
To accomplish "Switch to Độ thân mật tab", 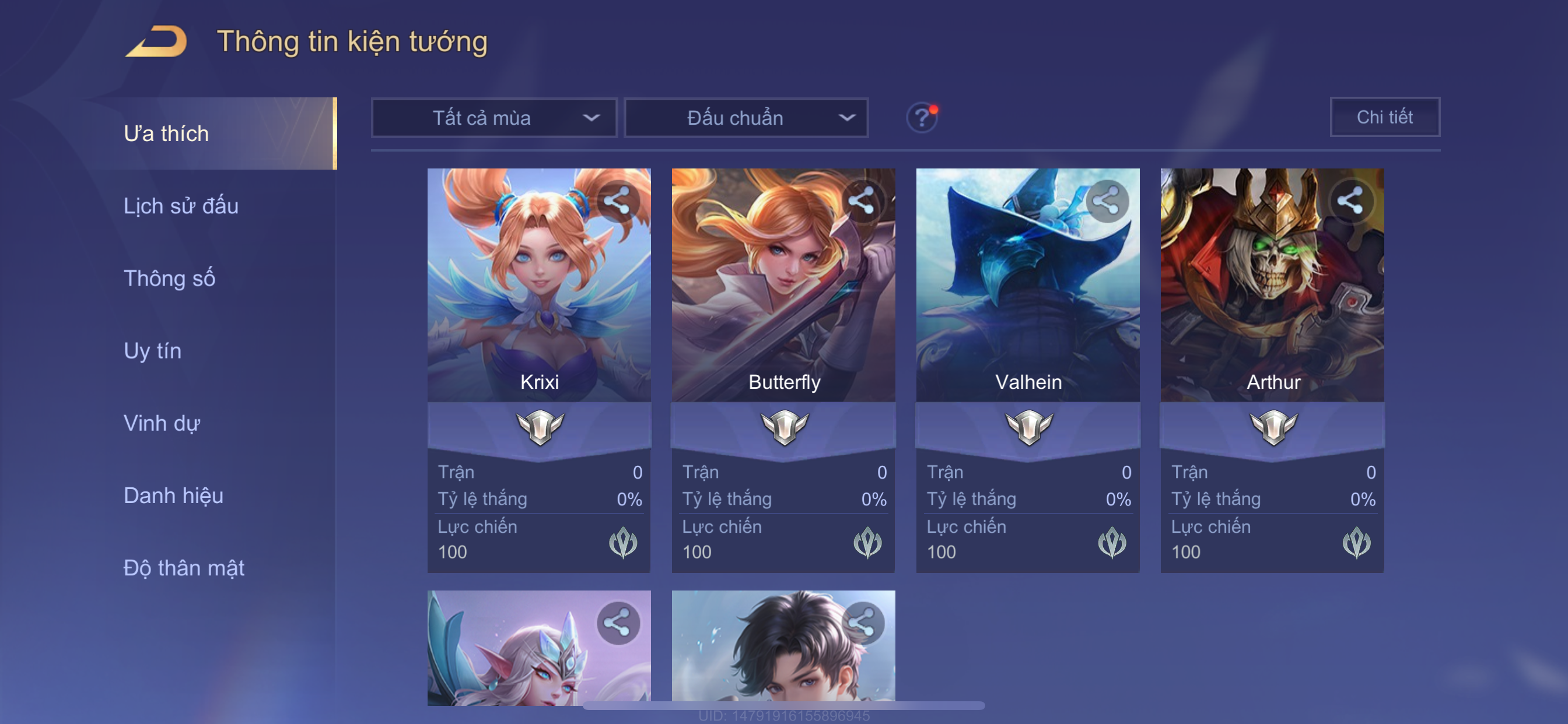I will pos(184,568).
